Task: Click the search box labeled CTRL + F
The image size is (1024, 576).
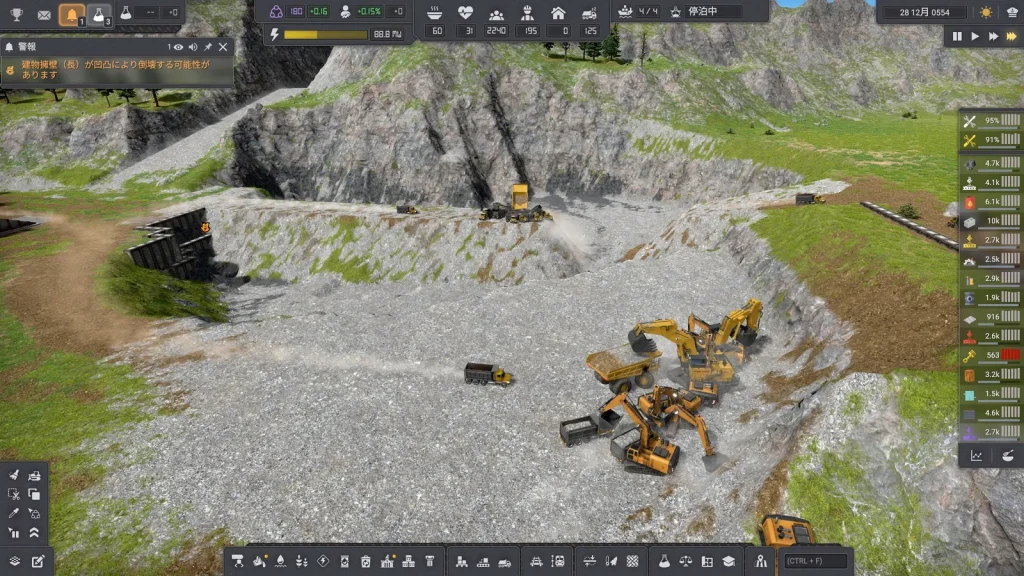Action: coord(815,561)
